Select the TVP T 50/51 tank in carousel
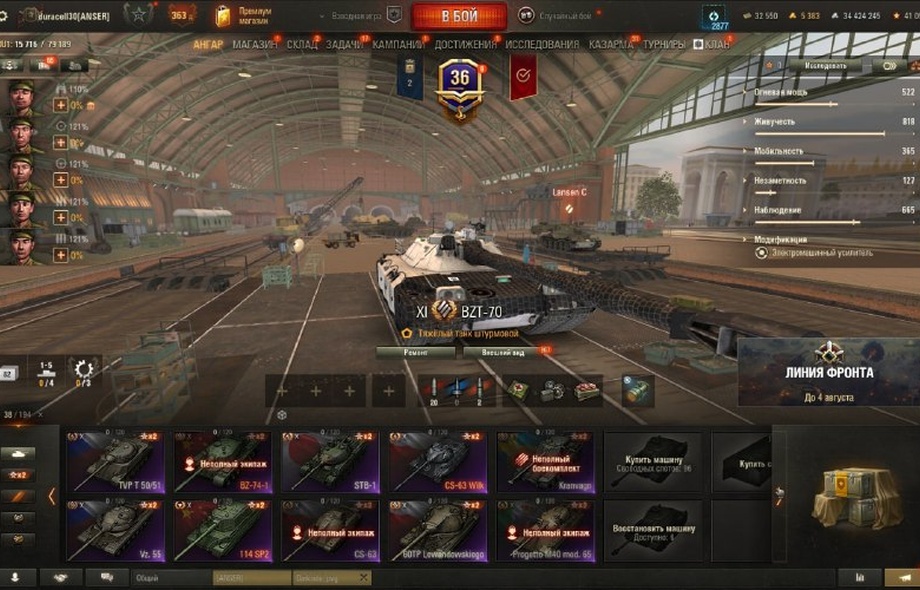The width and height of the screenshot is (920, 590). tap(115, 462)
